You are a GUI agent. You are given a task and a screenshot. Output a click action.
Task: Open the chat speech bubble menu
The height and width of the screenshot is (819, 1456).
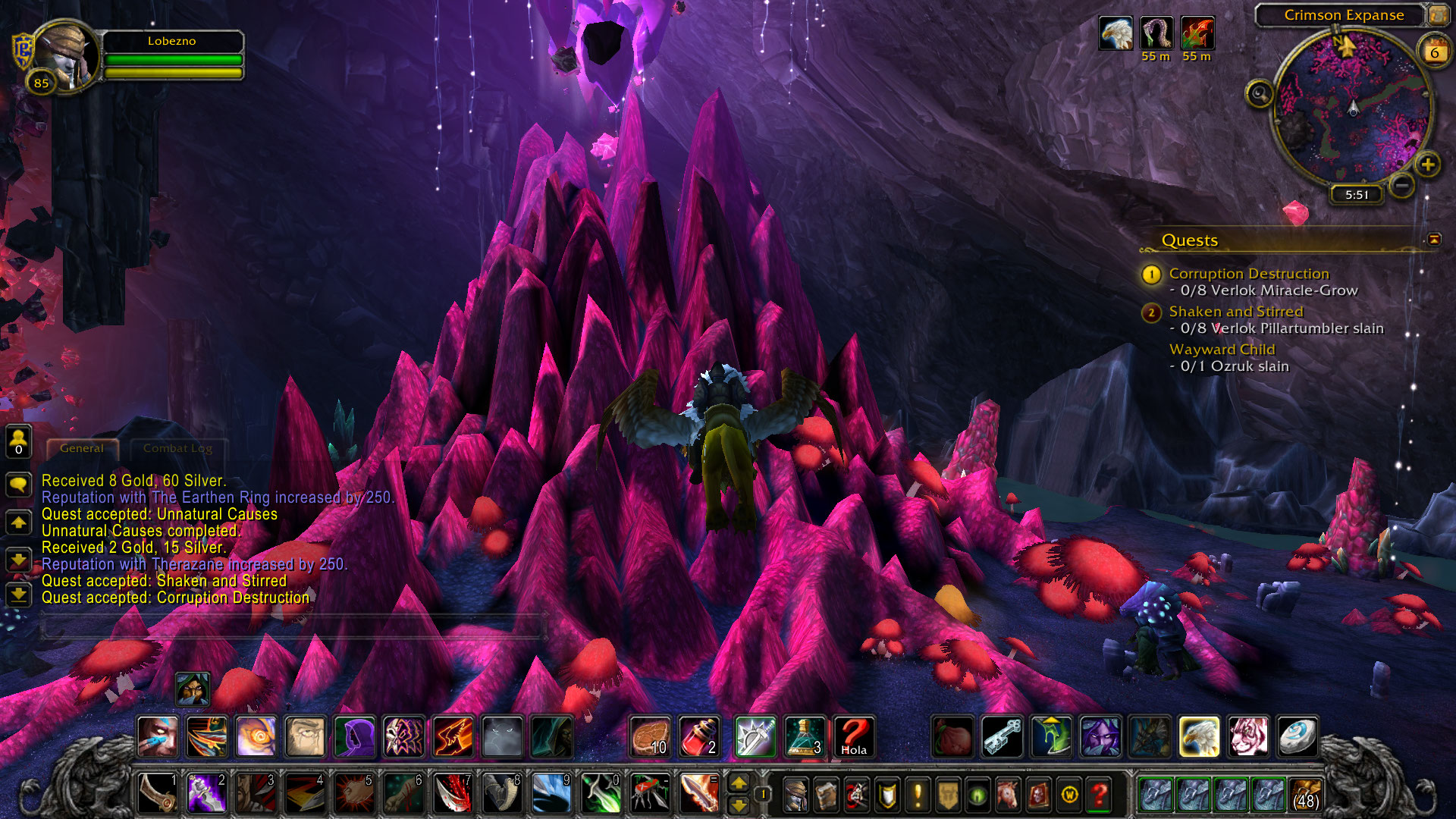(18, 484)
